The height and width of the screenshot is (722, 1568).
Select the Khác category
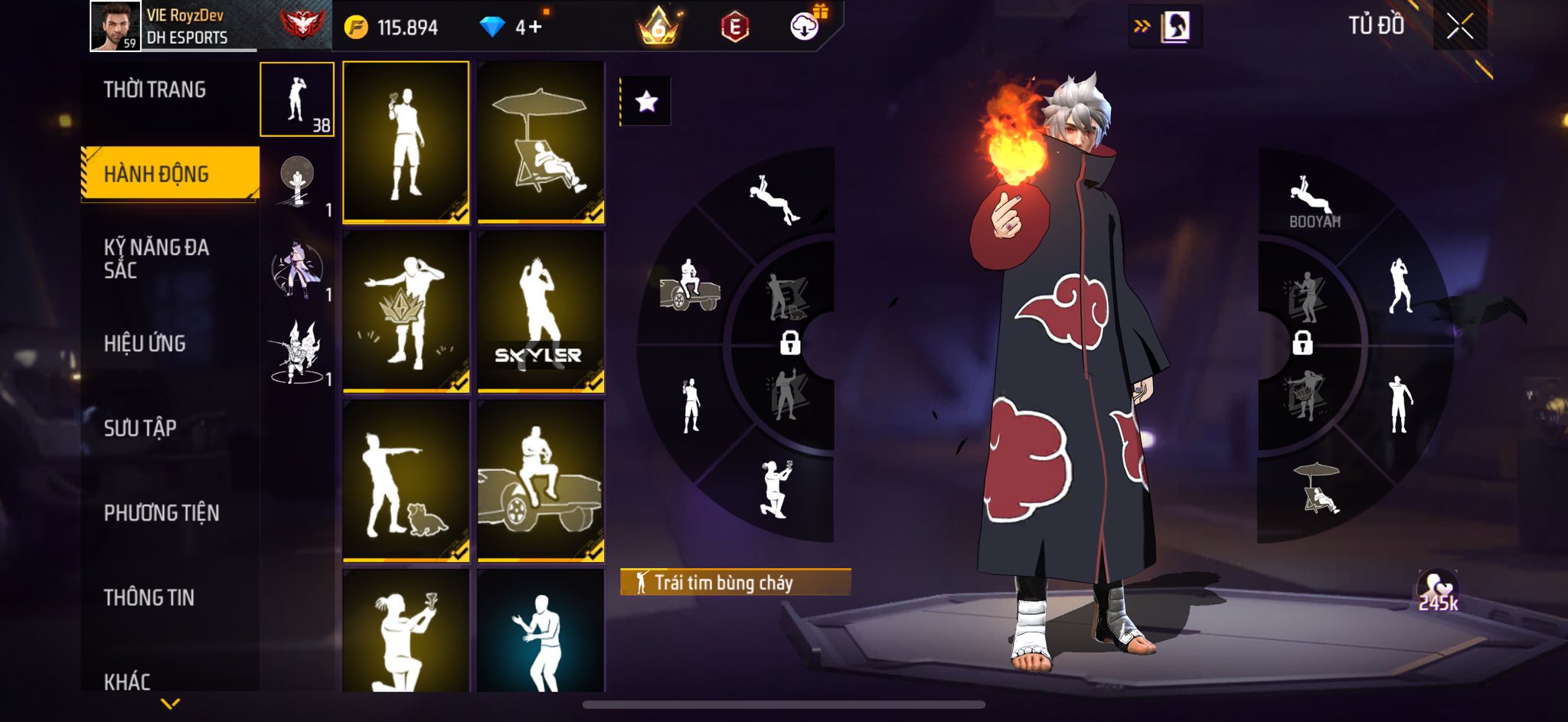click(x=127, y=680)
